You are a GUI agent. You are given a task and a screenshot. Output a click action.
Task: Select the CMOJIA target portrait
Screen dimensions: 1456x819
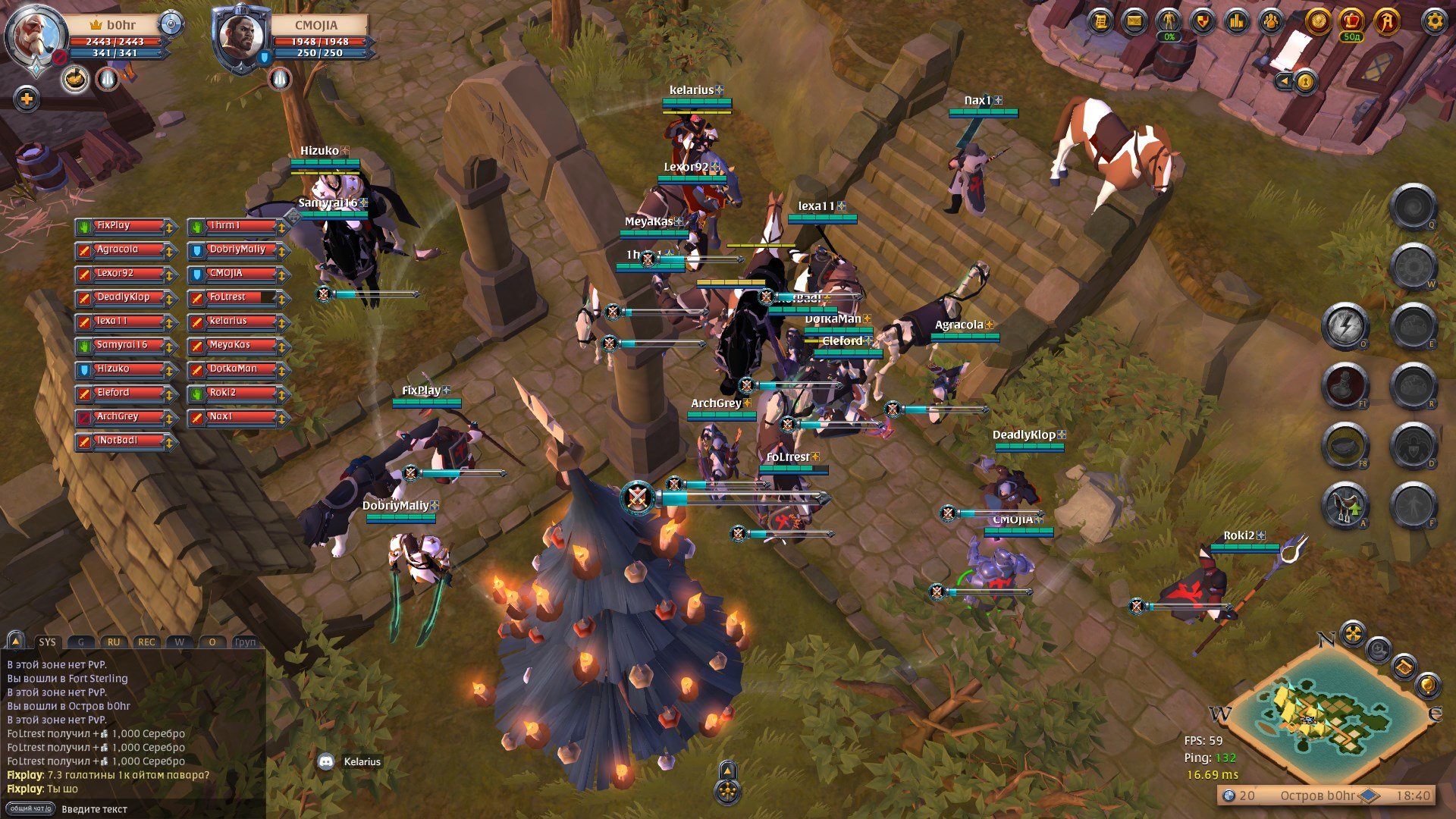coord(241,38)
